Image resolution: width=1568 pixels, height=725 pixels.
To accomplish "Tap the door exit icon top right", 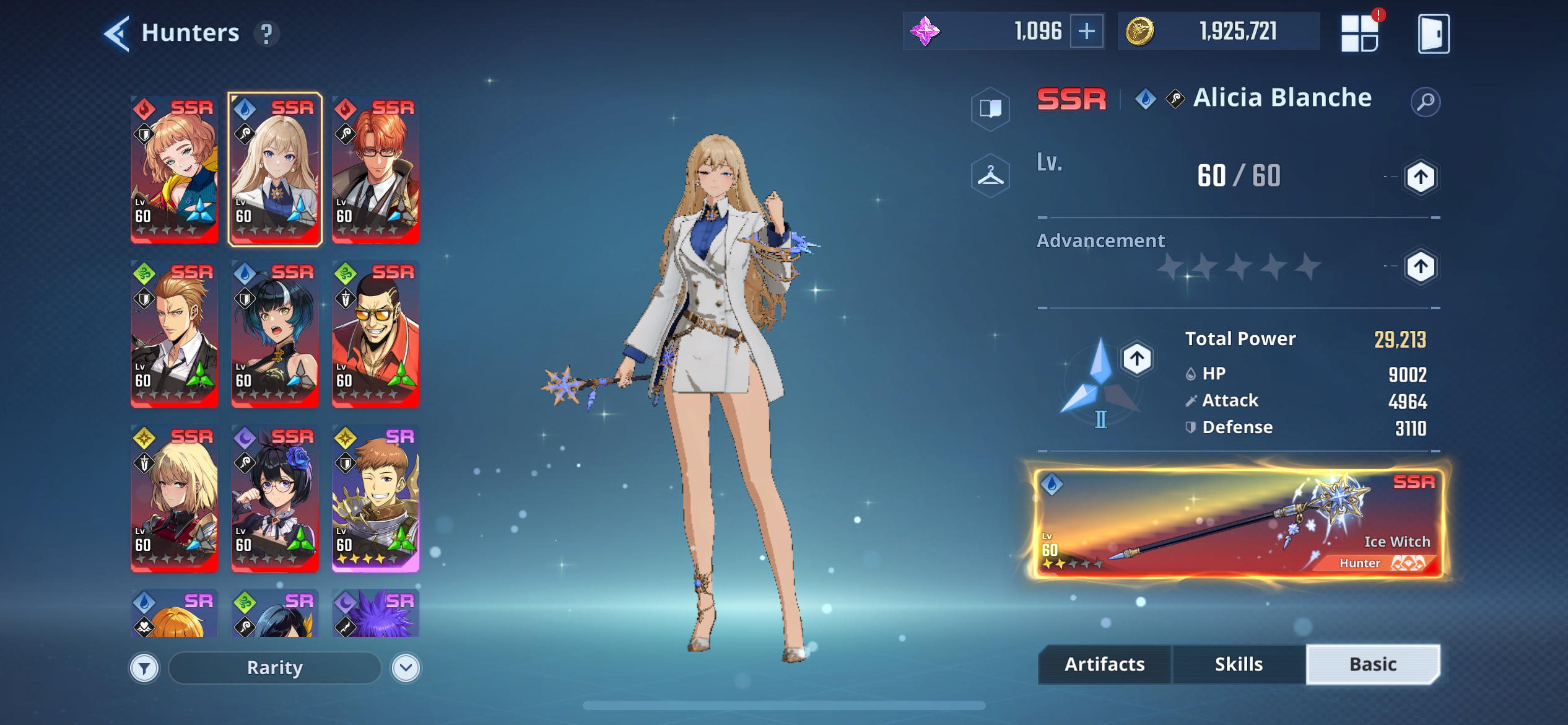I will [1431, 32].
